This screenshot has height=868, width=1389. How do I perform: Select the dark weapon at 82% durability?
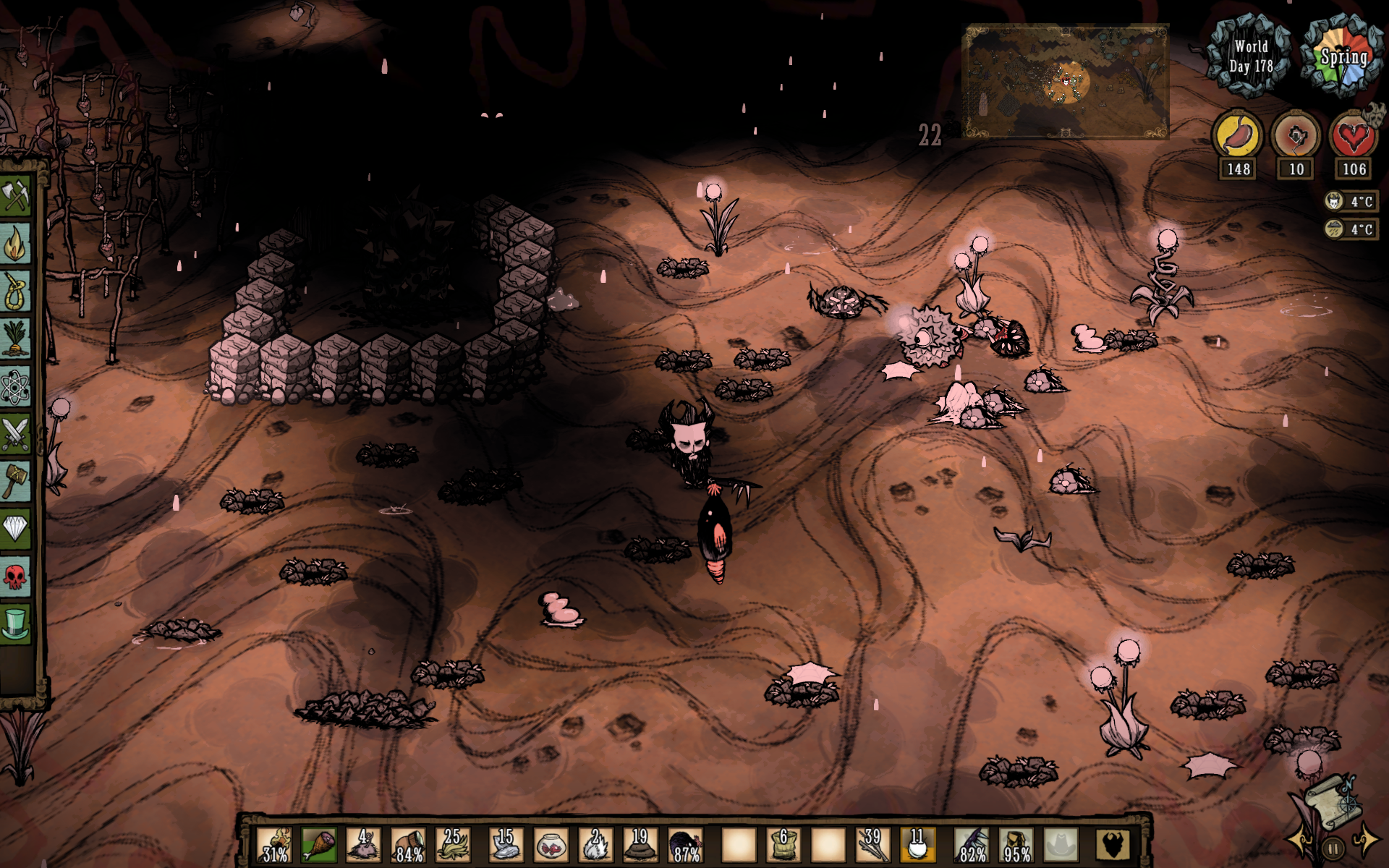[971, 845]
